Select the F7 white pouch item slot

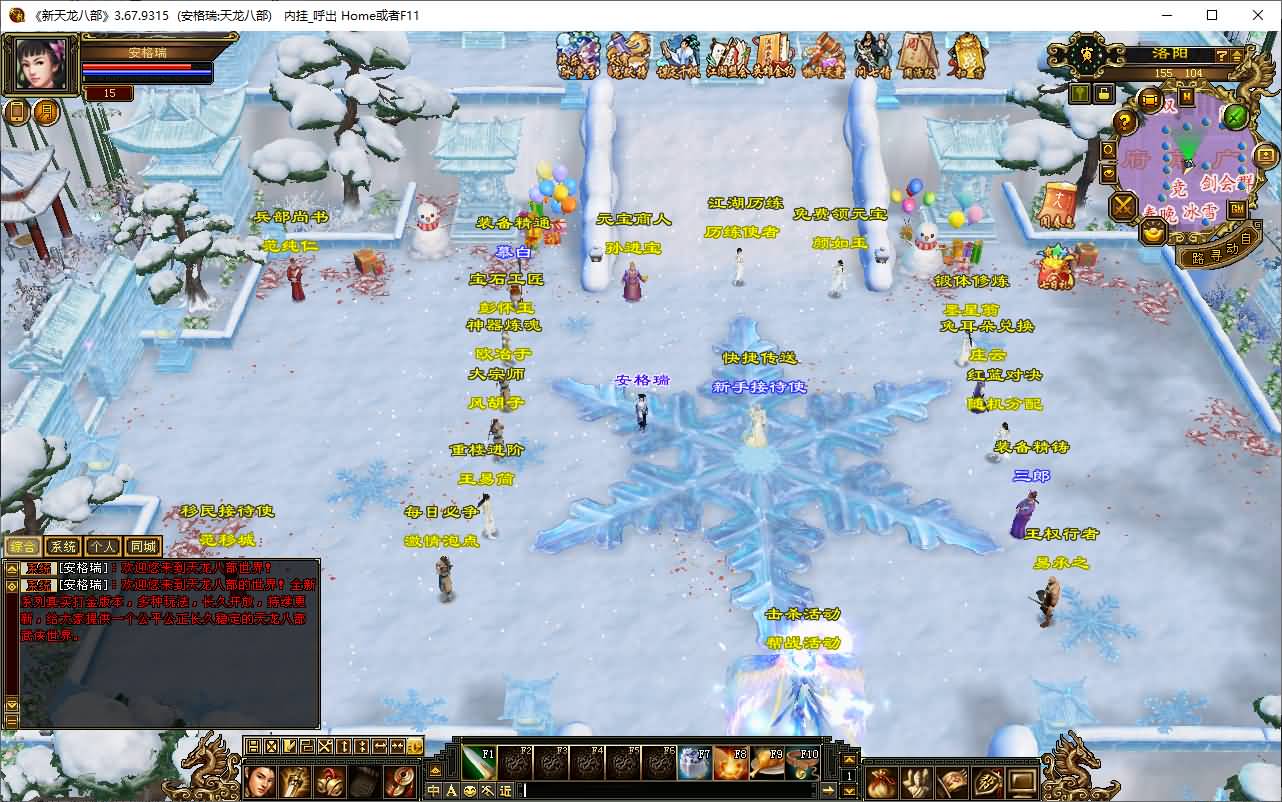[694, 763]
